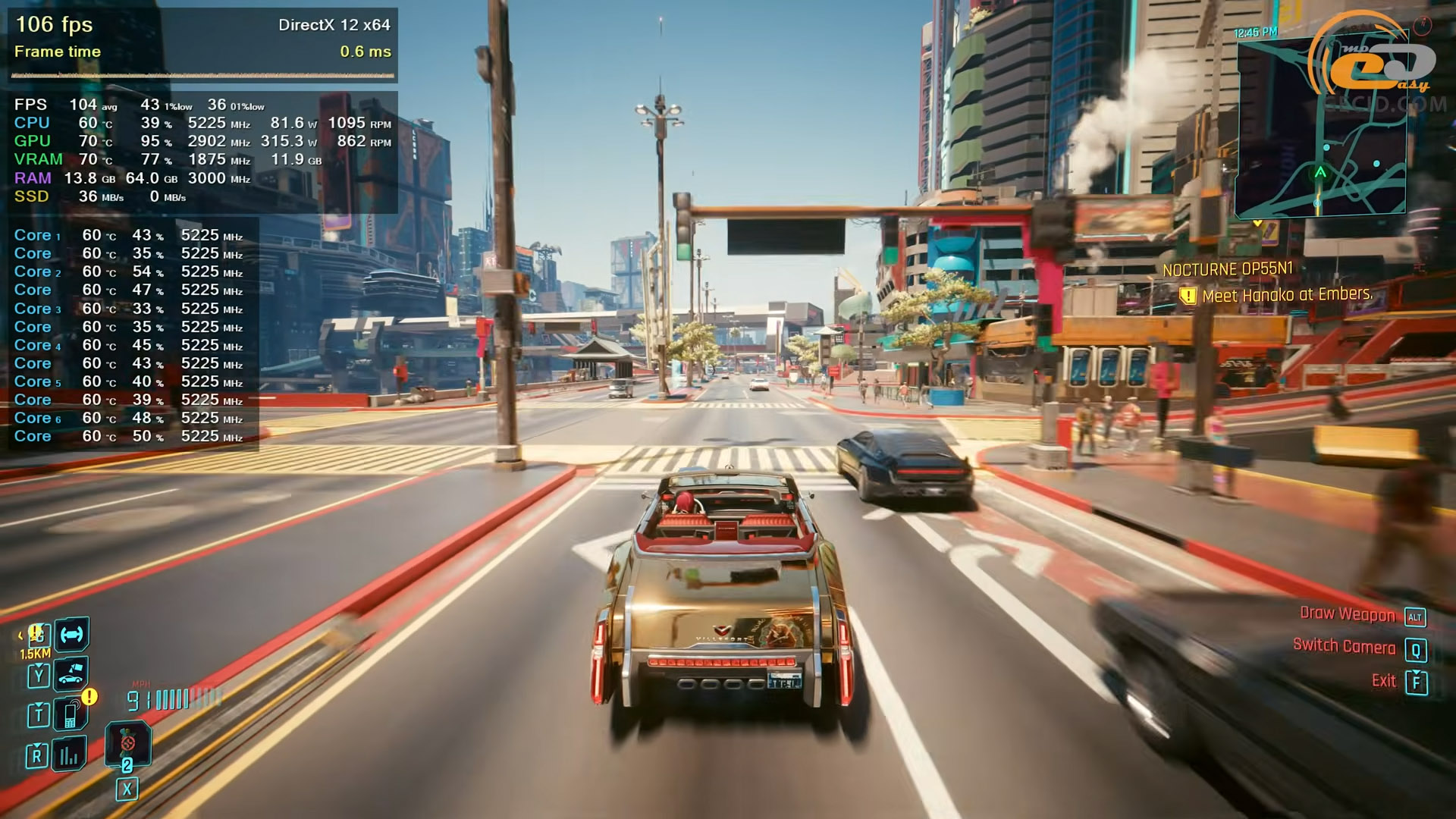Click the frame time graph in the overlay

[203, 75]
